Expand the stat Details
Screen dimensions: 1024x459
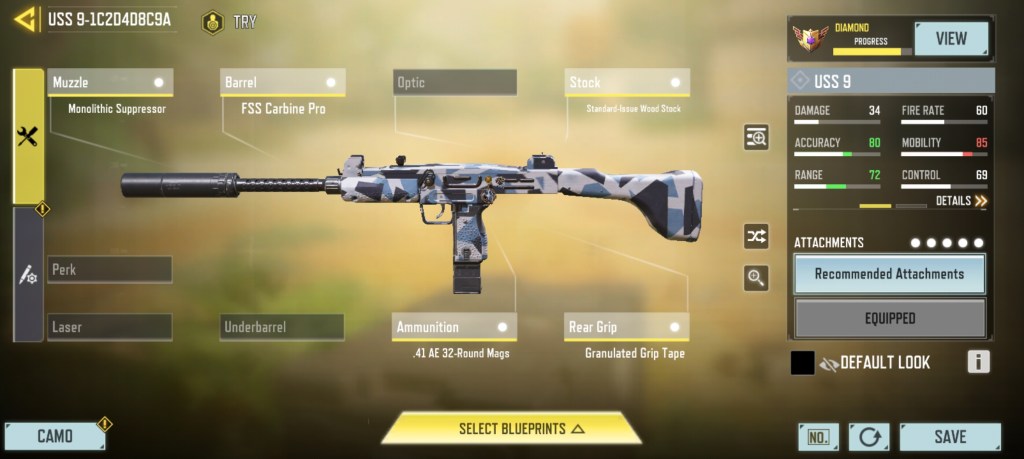pos(960,201)
